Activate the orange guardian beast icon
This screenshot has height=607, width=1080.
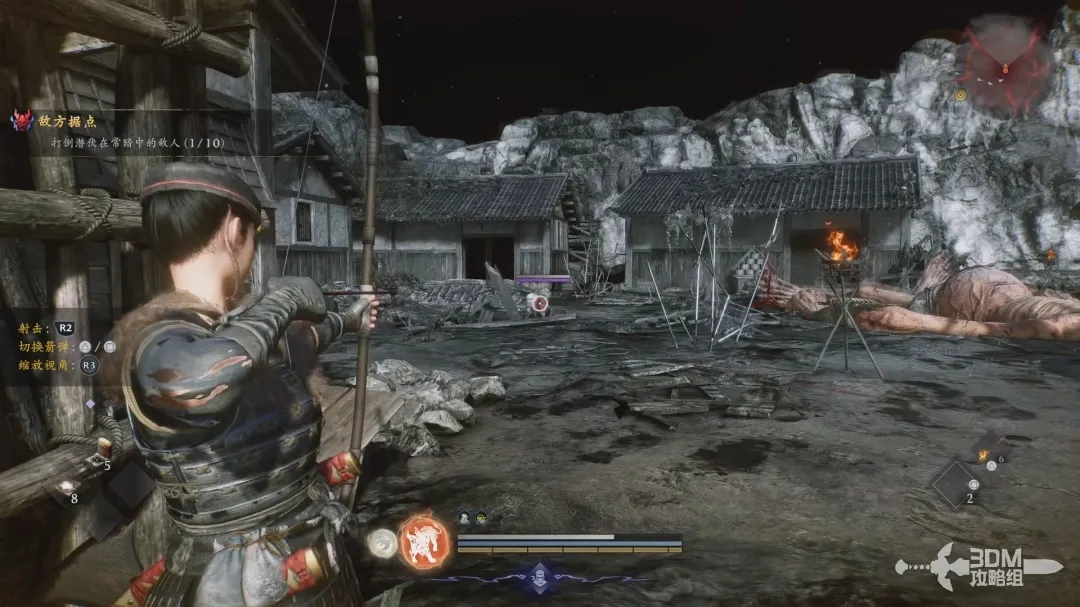[424, 542]
